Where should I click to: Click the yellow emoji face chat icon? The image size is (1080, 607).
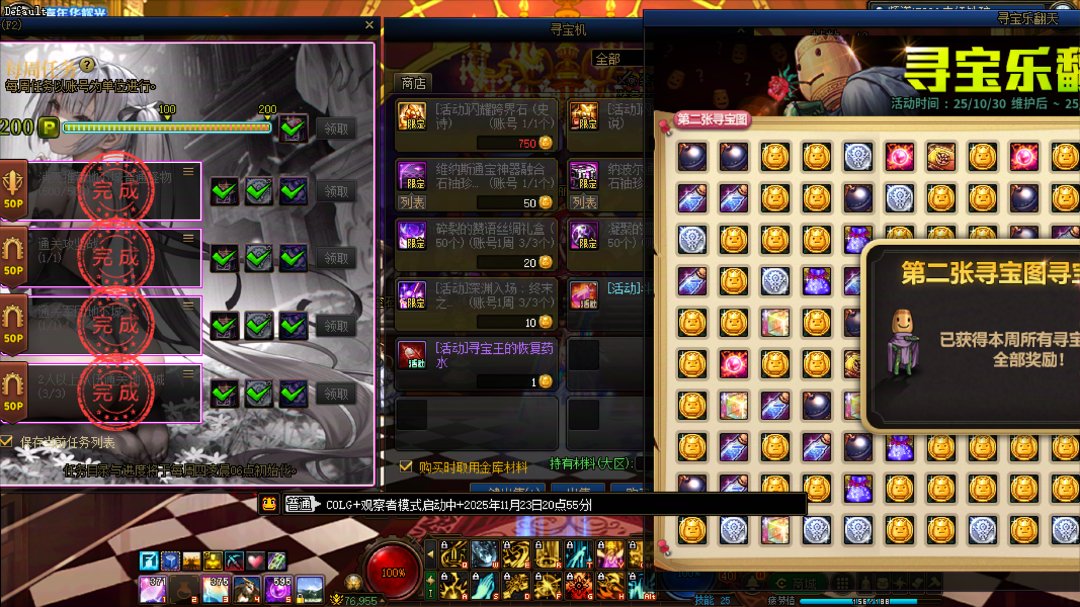[269, 504]
